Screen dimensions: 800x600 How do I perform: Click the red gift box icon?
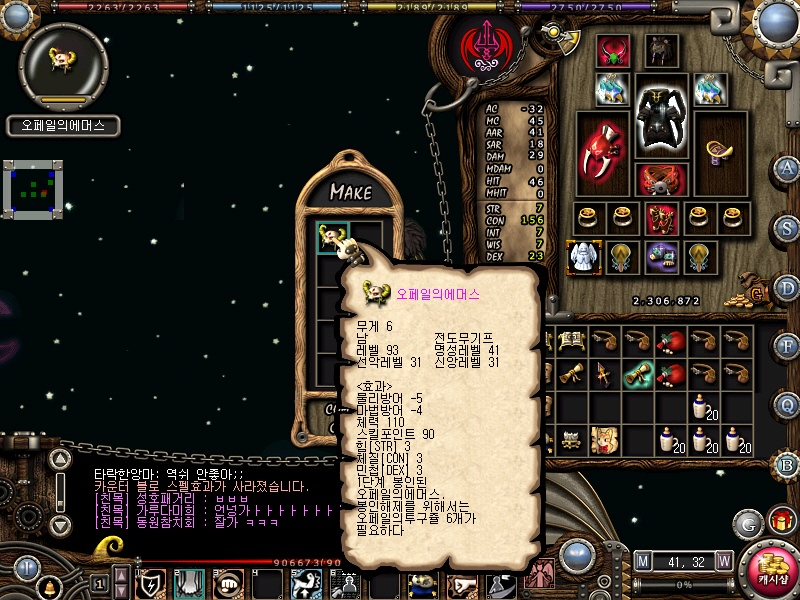click(x=780, y=521)
